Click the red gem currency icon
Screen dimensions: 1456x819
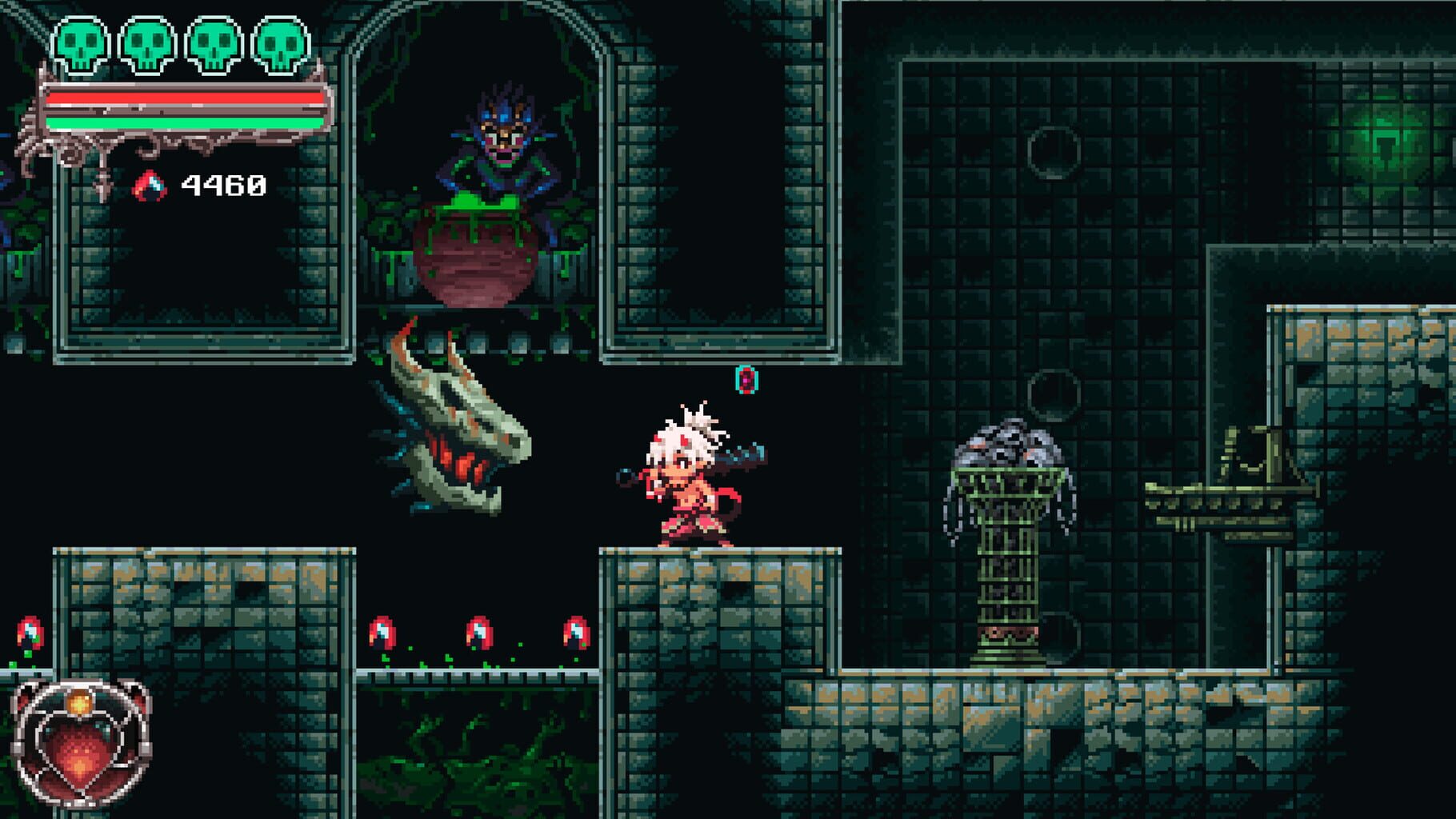[150, 186]
